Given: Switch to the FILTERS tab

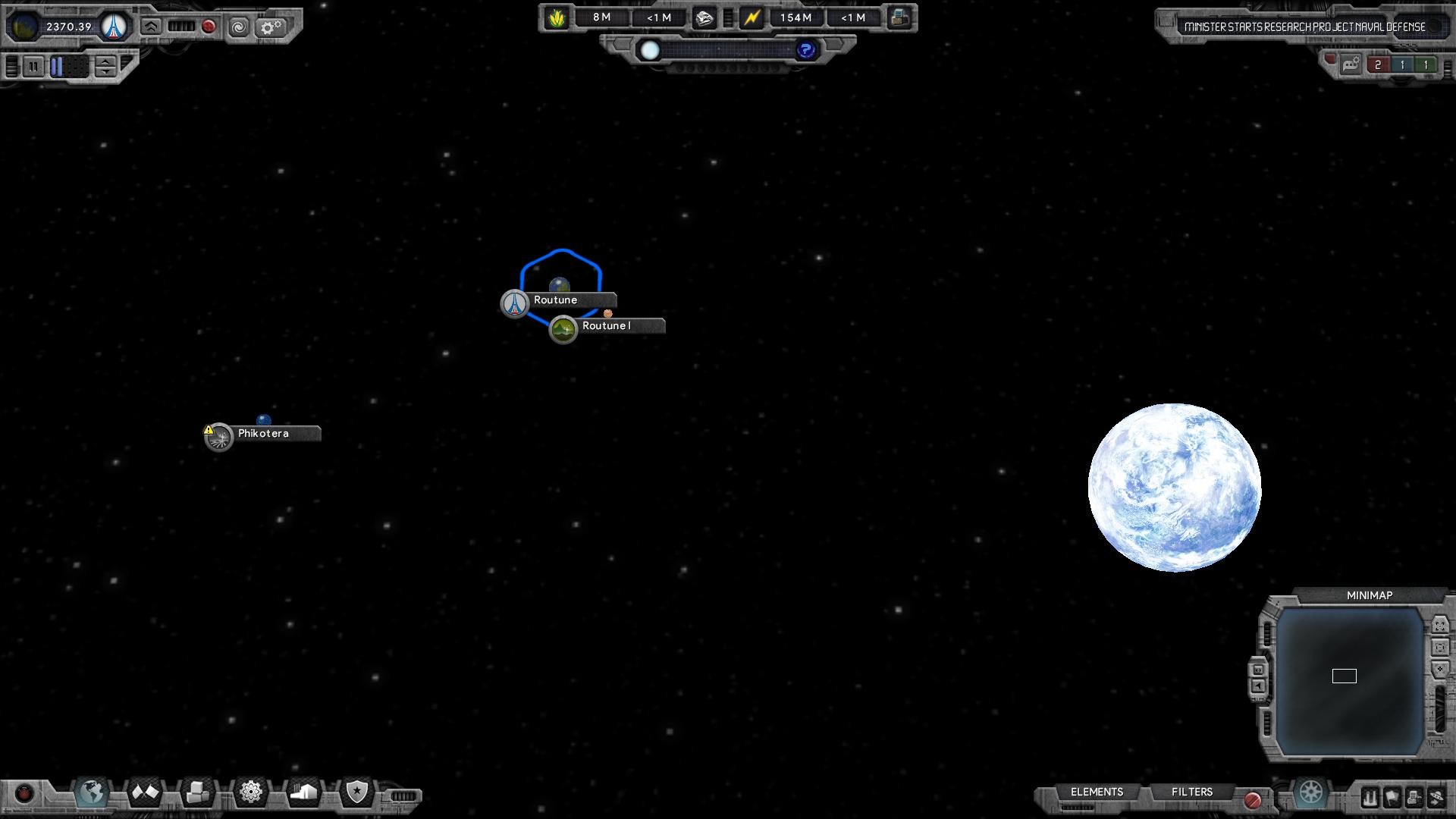Looking at the screenshot, I should (x=1192, y=791).
